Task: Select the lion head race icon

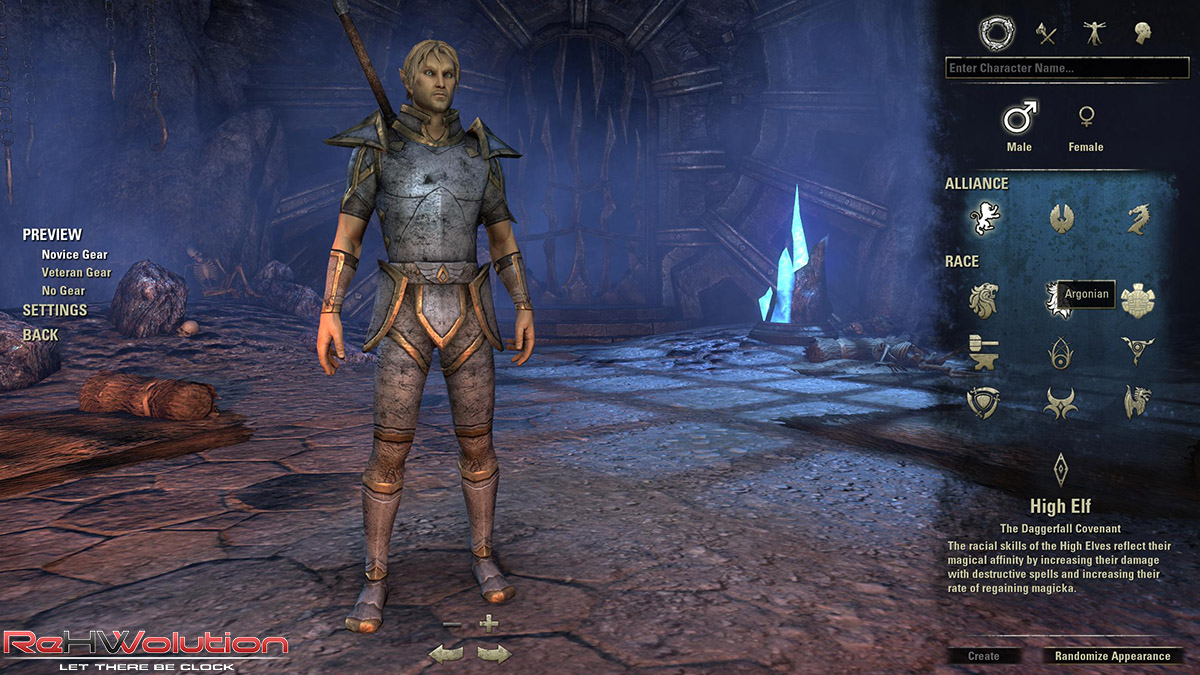Action: click(984, 299)
